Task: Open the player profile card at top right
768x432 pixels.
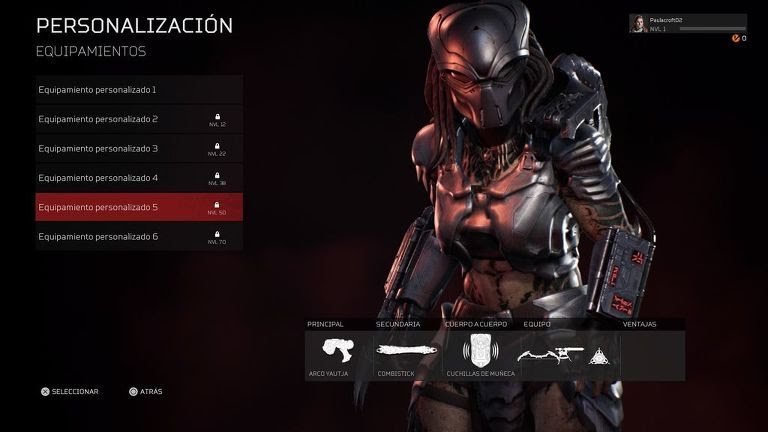Action: click(x=687, y=24)
